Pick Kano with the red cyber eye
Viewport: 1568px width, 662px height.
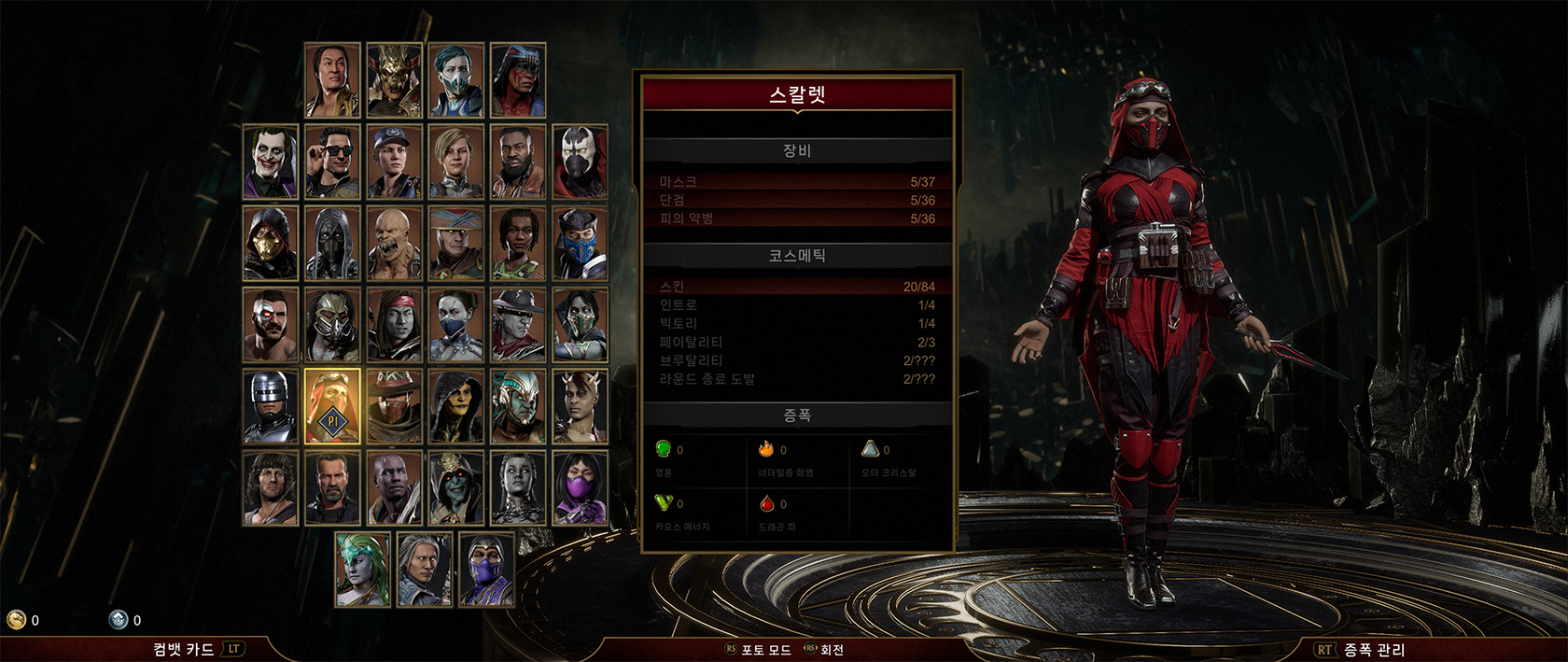tap(271, 325)
